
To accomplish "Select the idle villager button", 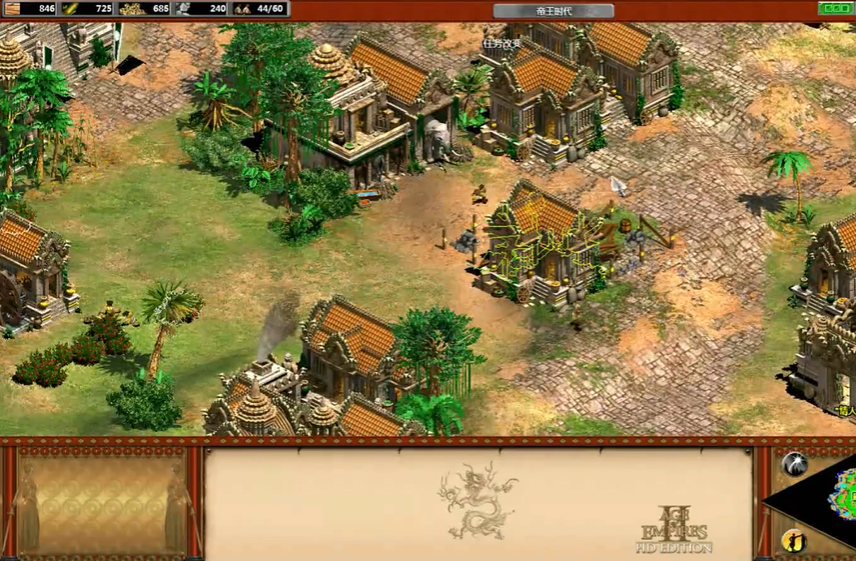I will (x=794, y=541).
